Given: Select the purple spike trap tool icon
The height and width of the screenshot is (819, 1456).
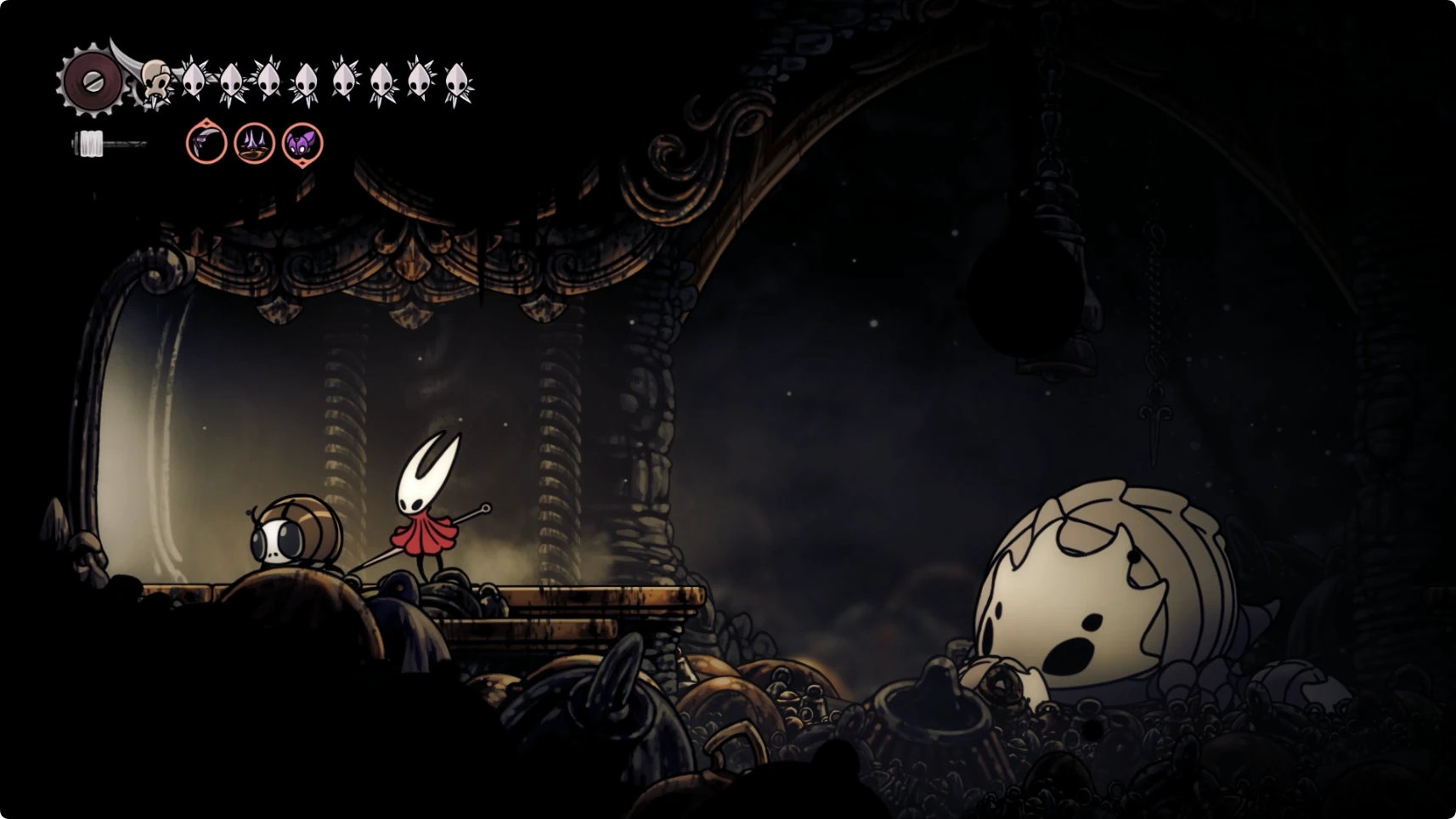Looking at the screenshot, I should pos(254,143).
